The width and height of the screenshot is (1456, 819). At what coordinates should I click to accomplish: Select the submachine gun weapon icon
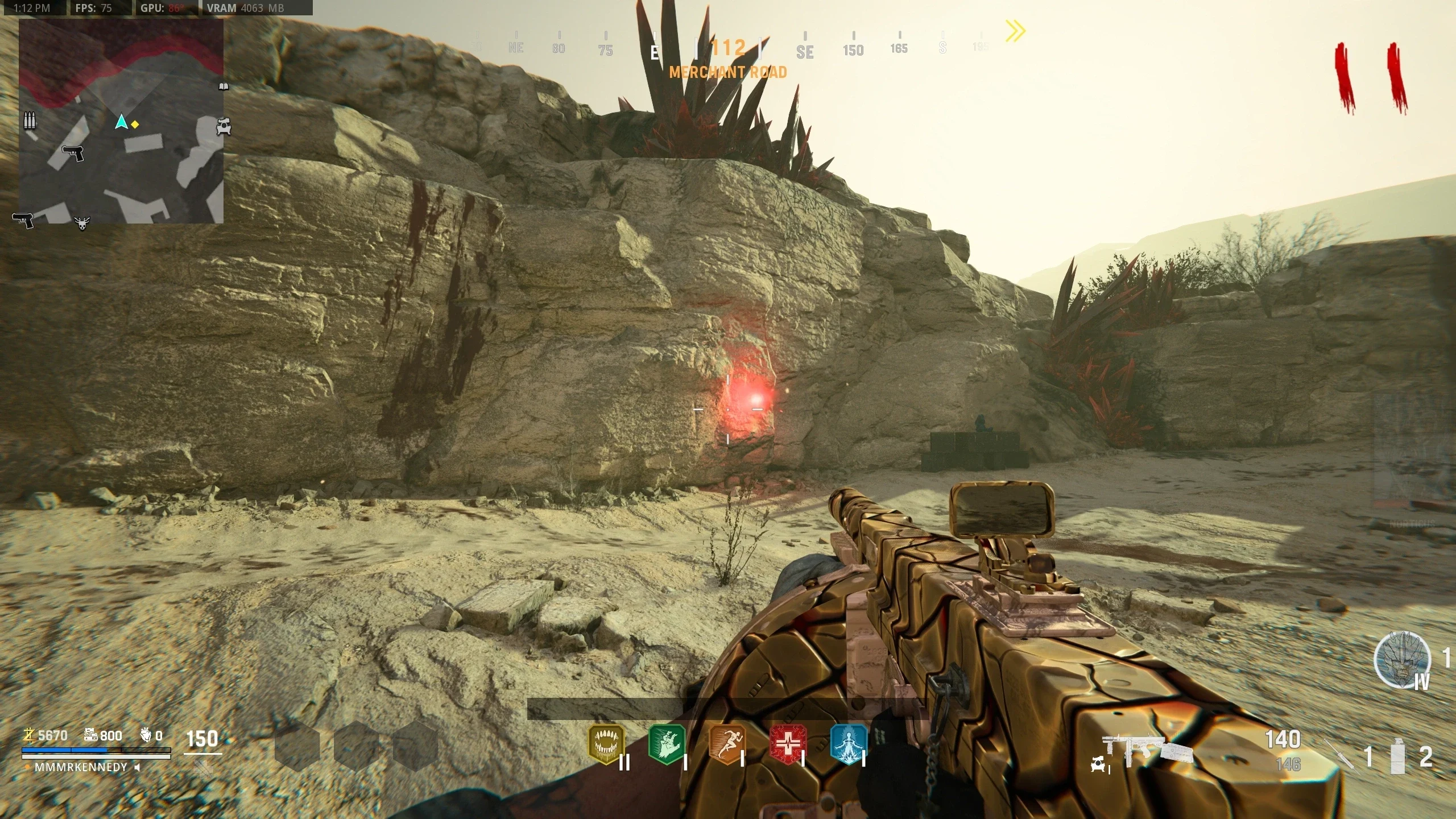(1142, 751)
